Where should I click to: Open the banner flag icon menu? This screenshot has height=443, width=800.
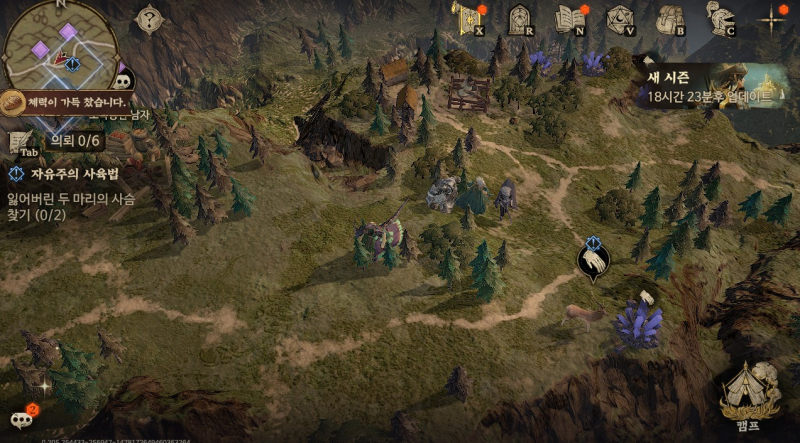[x=467, y=19]
